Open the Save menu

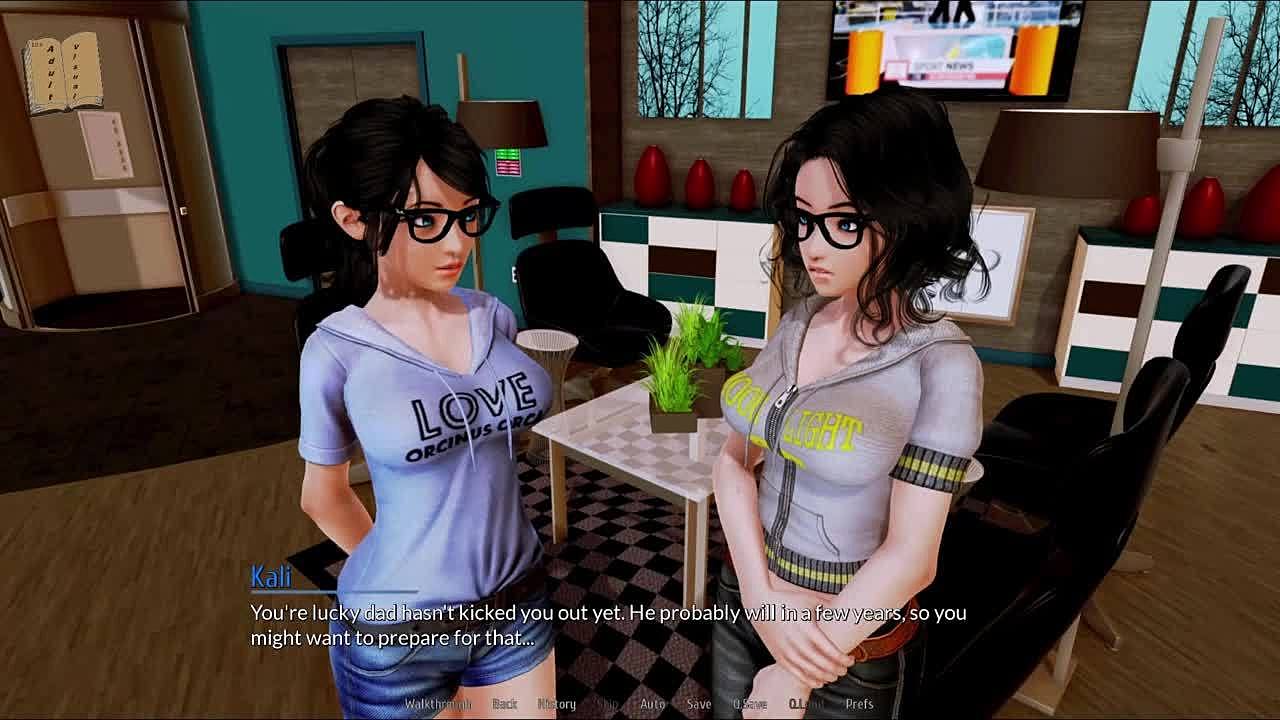(x=699, y=704)
